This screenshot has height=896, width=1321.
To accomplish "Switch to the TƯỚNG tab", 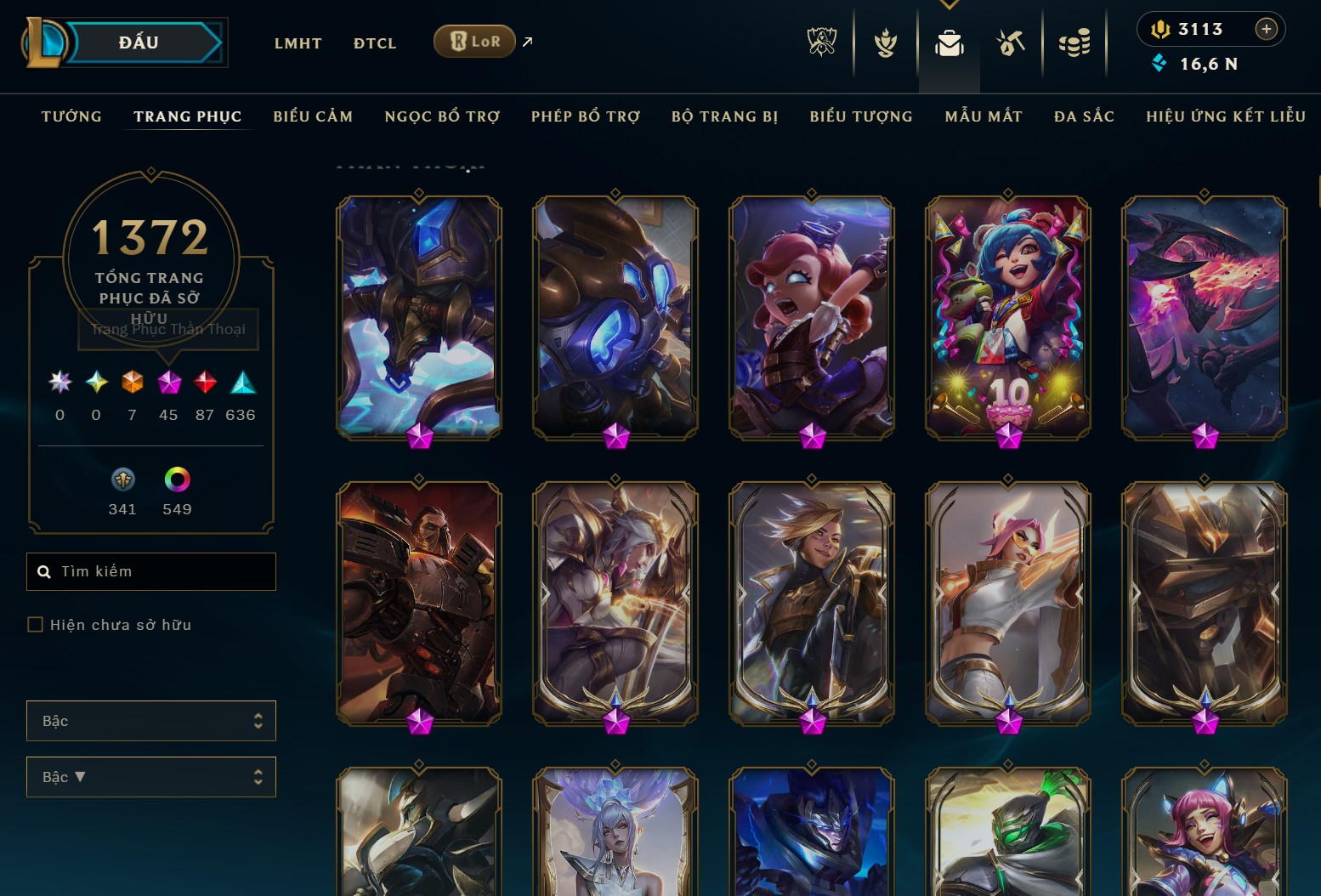I will [x=71, y=116].
